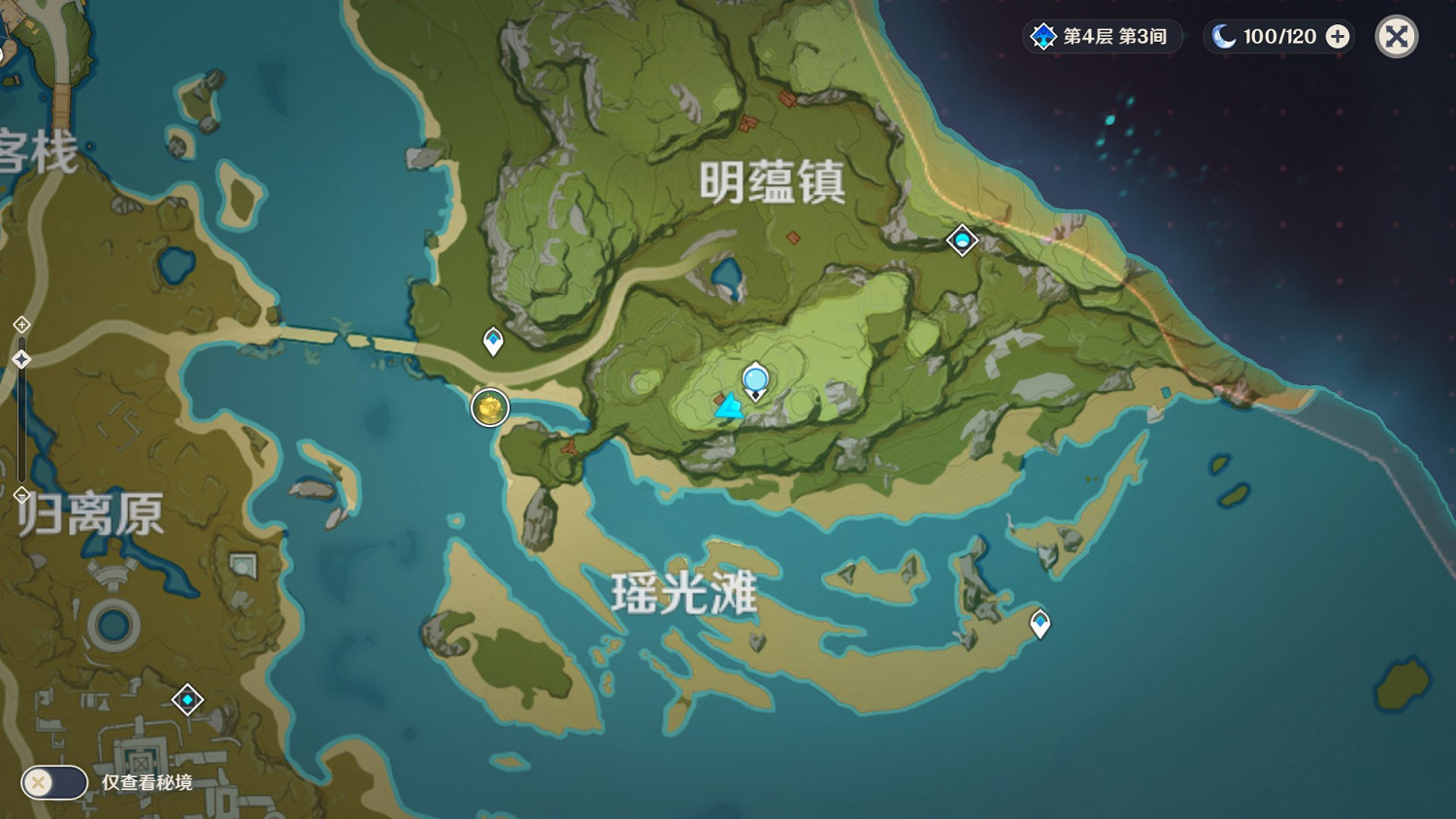Click the Spiral Abyss icon in the floor badge
Screen dimensions: 1456x819
(x=1042, y=37)
